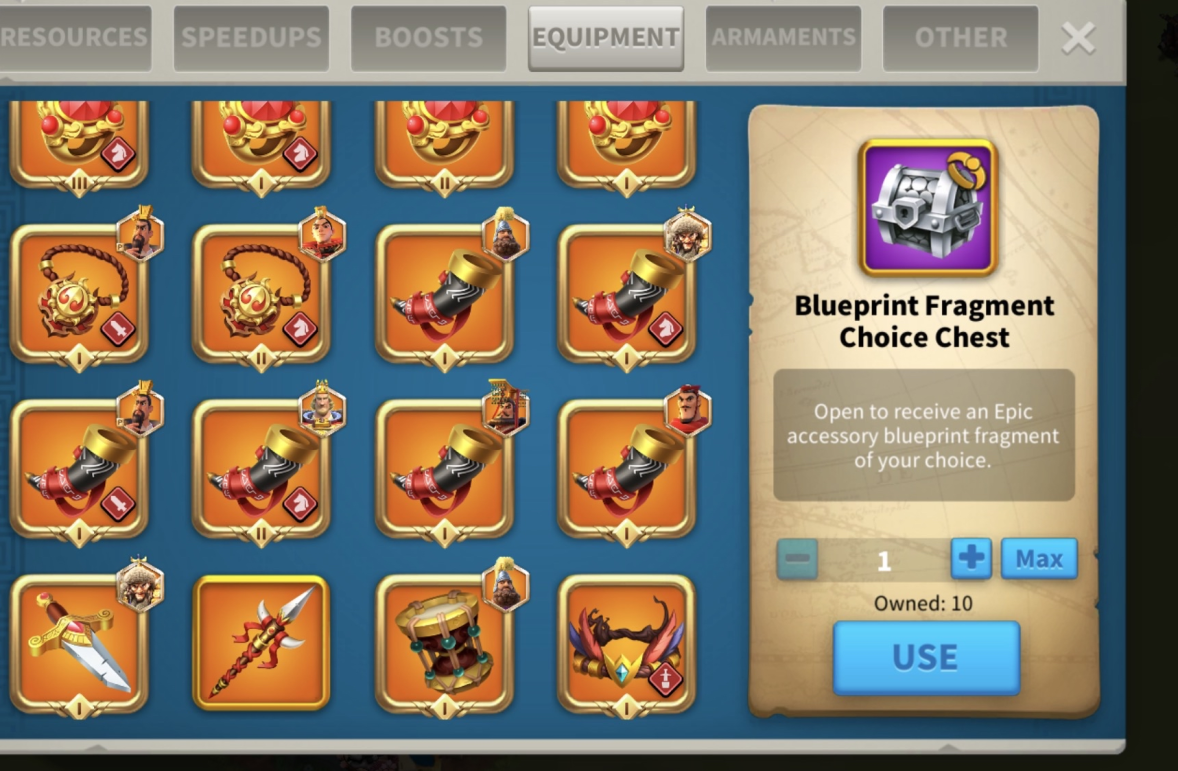This screenshot has height=771, width=1178.
Task: Select the Boosts tab
Action: (x=428, y=38)
